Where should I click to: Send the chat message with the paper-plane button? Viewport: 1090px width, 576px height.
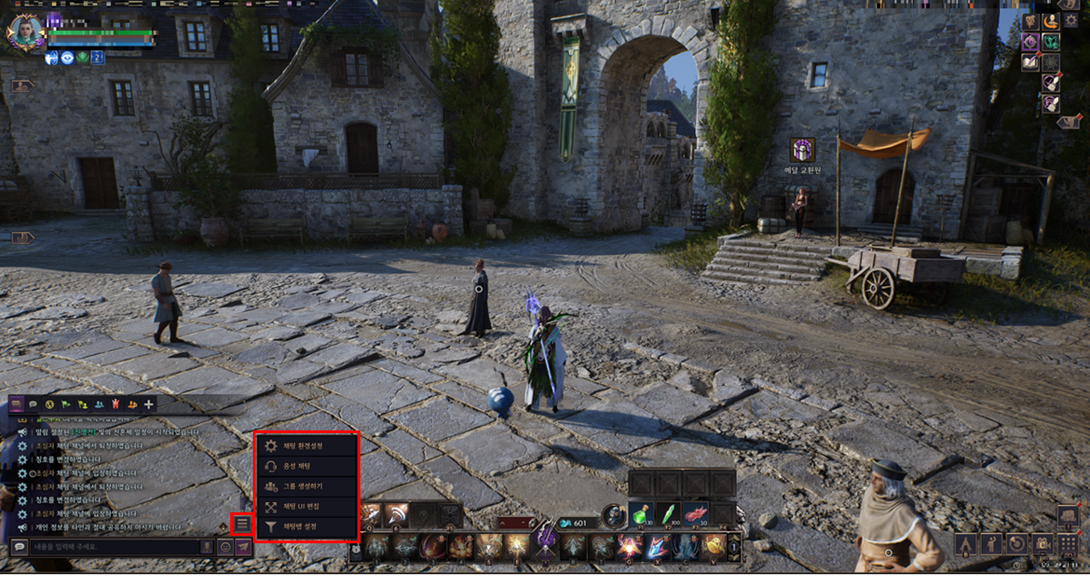243,547
